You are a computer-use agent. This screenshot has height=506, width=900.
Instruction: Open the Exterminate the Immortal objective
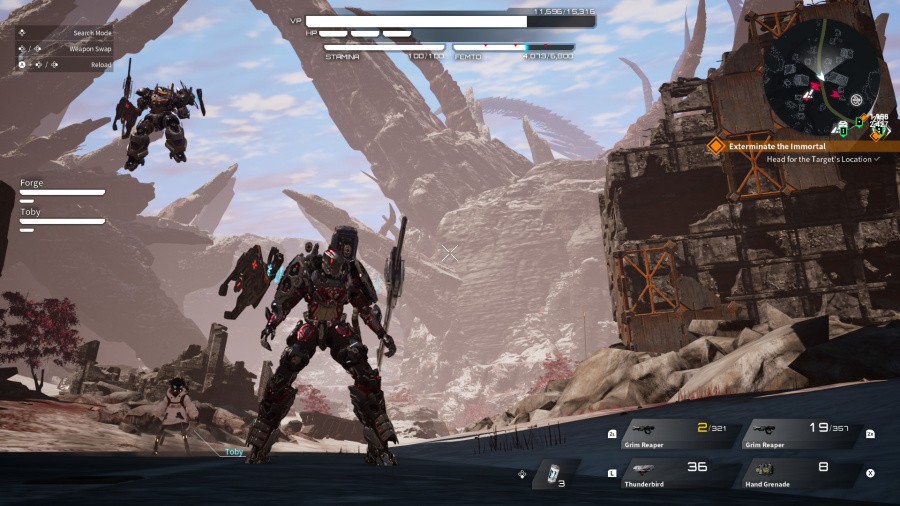[x=778, y=146]
